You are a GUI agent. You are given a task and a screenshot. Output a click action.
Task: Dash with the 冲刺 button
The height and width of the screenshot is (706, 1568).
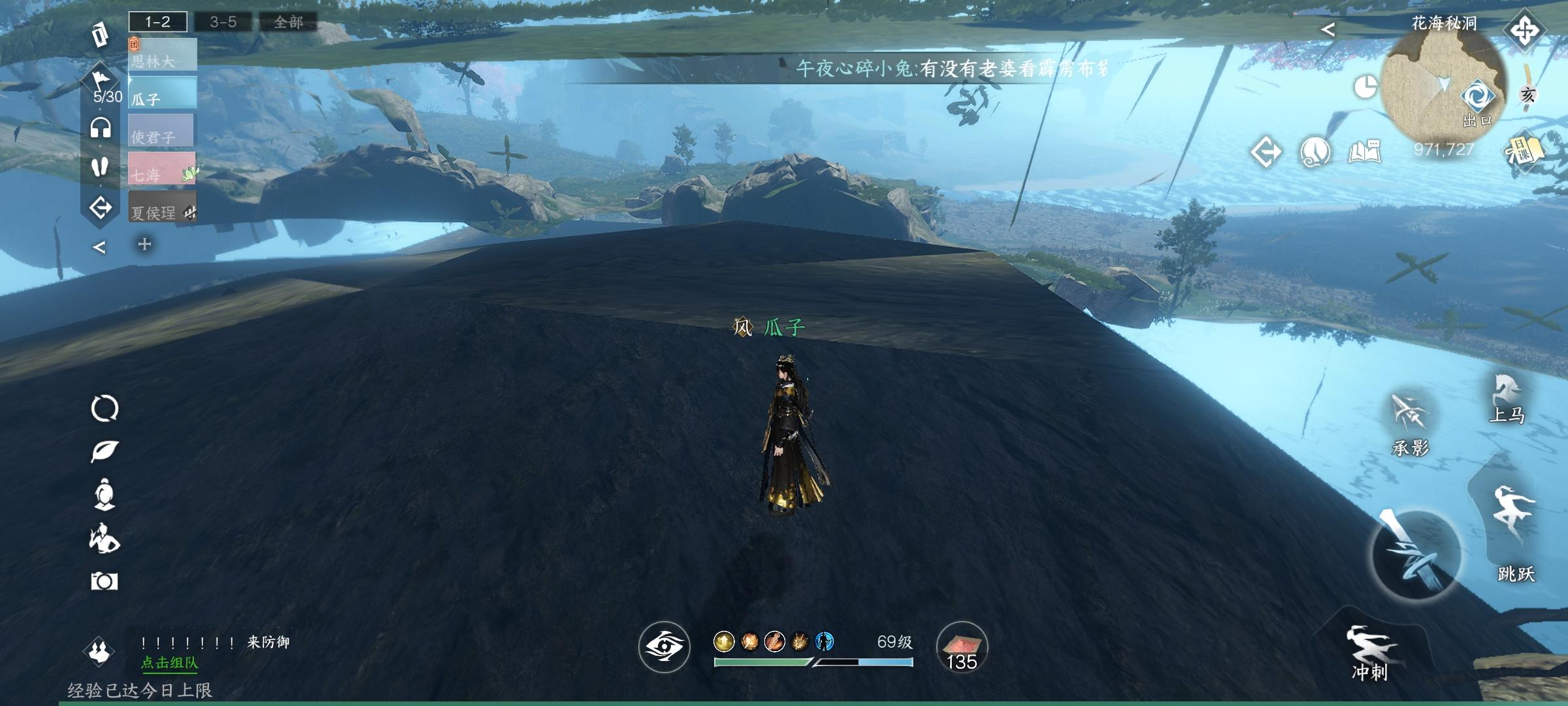(x=1369, y=652)
